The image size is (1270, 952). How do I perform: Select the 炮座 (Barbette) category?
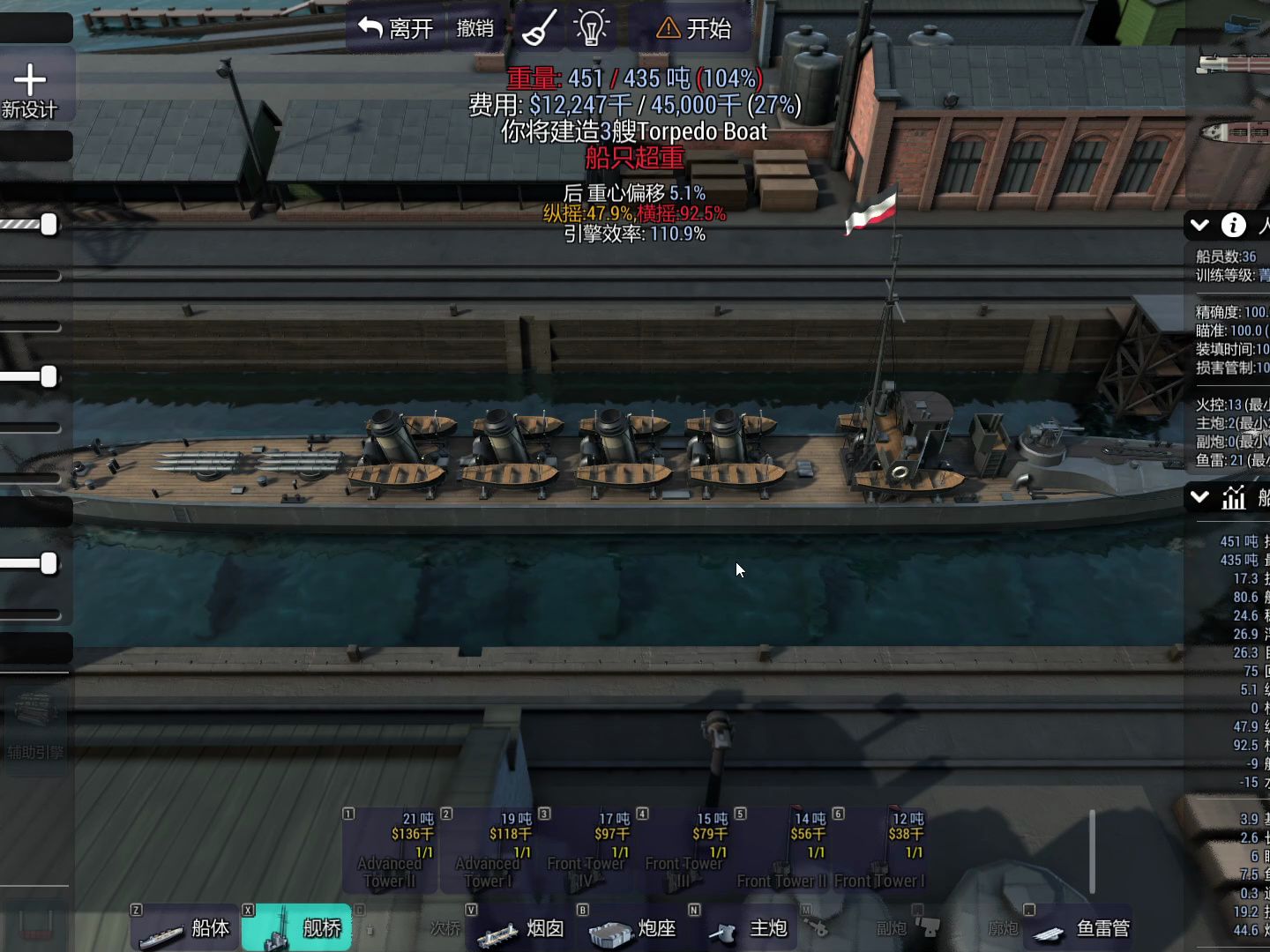coord(632,928)
